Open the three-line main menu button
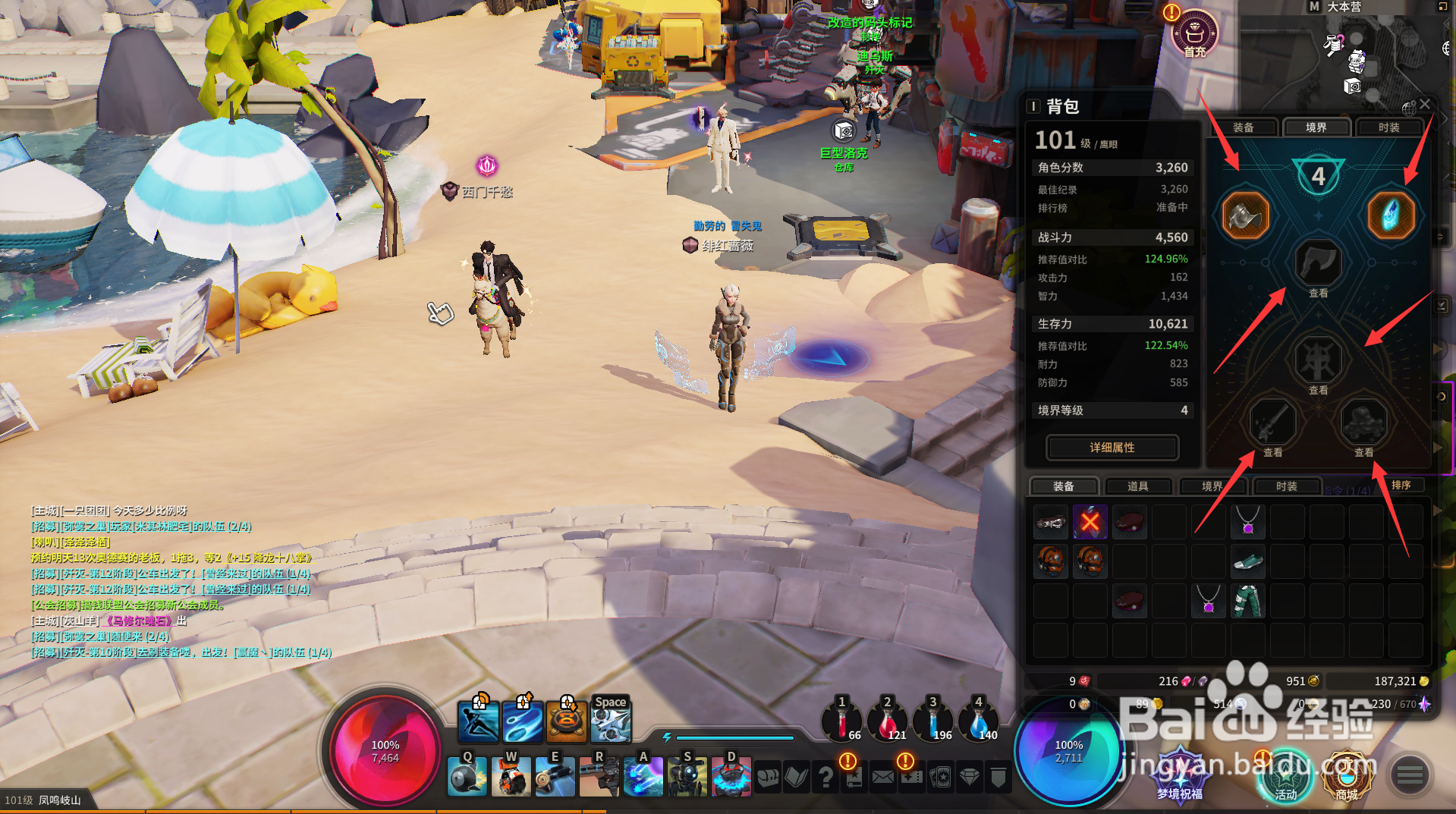The image size is (1456, 814). pos(1410,775)
